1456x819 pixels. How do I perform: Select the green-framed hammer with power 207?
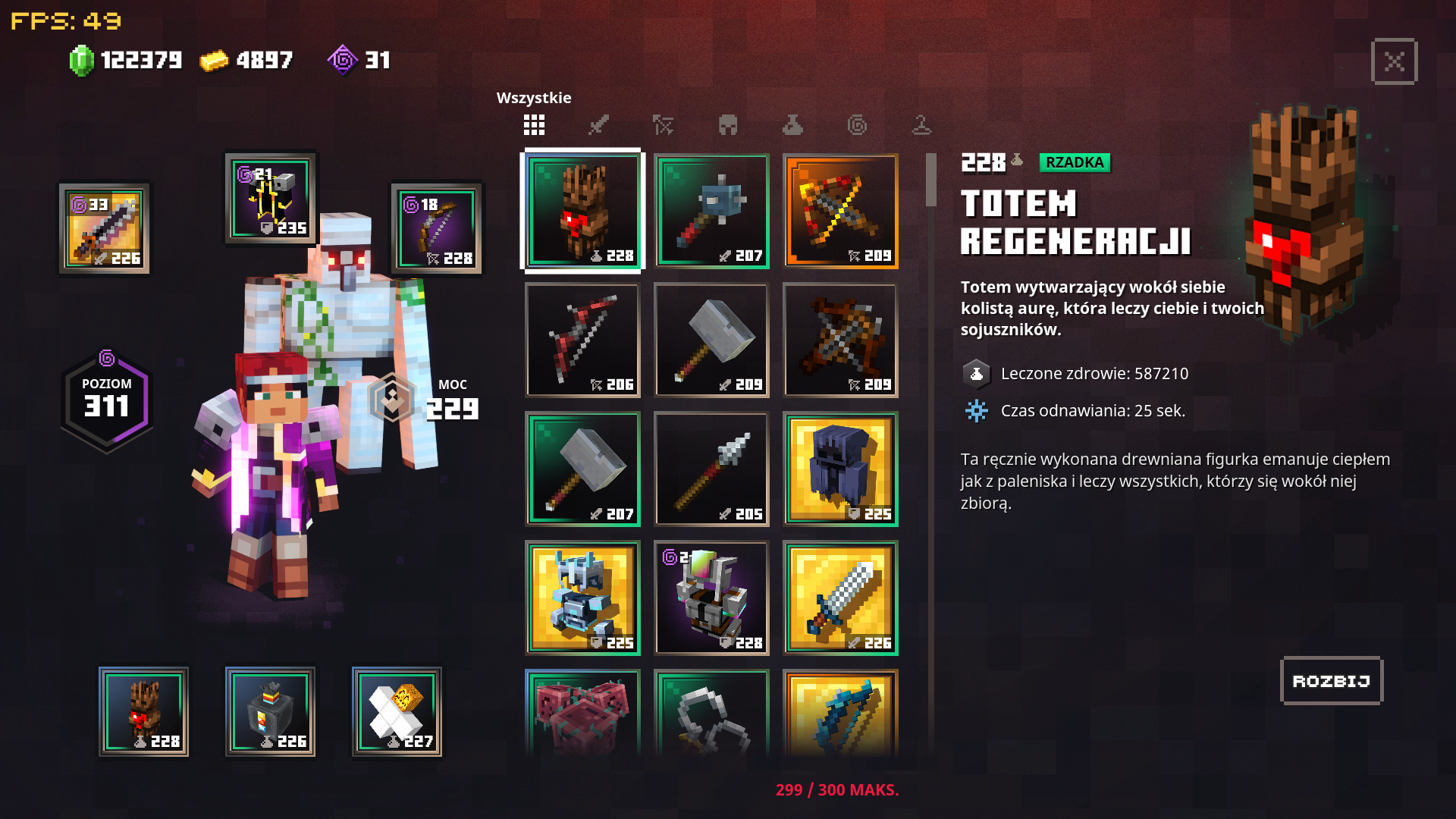[x=582, y=469]
